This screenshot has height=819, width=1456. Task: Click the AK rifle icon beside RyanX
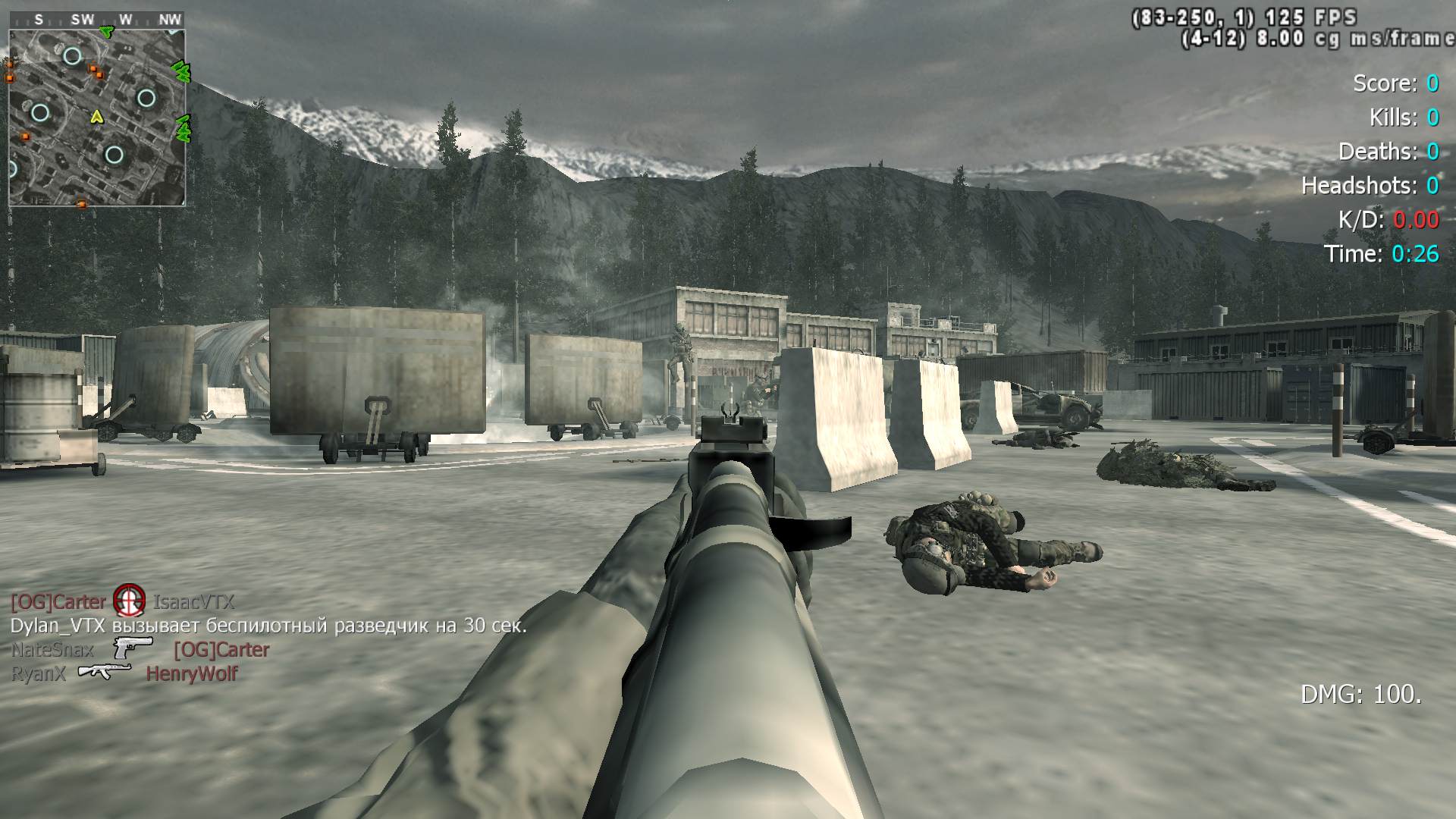click(x=105, y=671)
